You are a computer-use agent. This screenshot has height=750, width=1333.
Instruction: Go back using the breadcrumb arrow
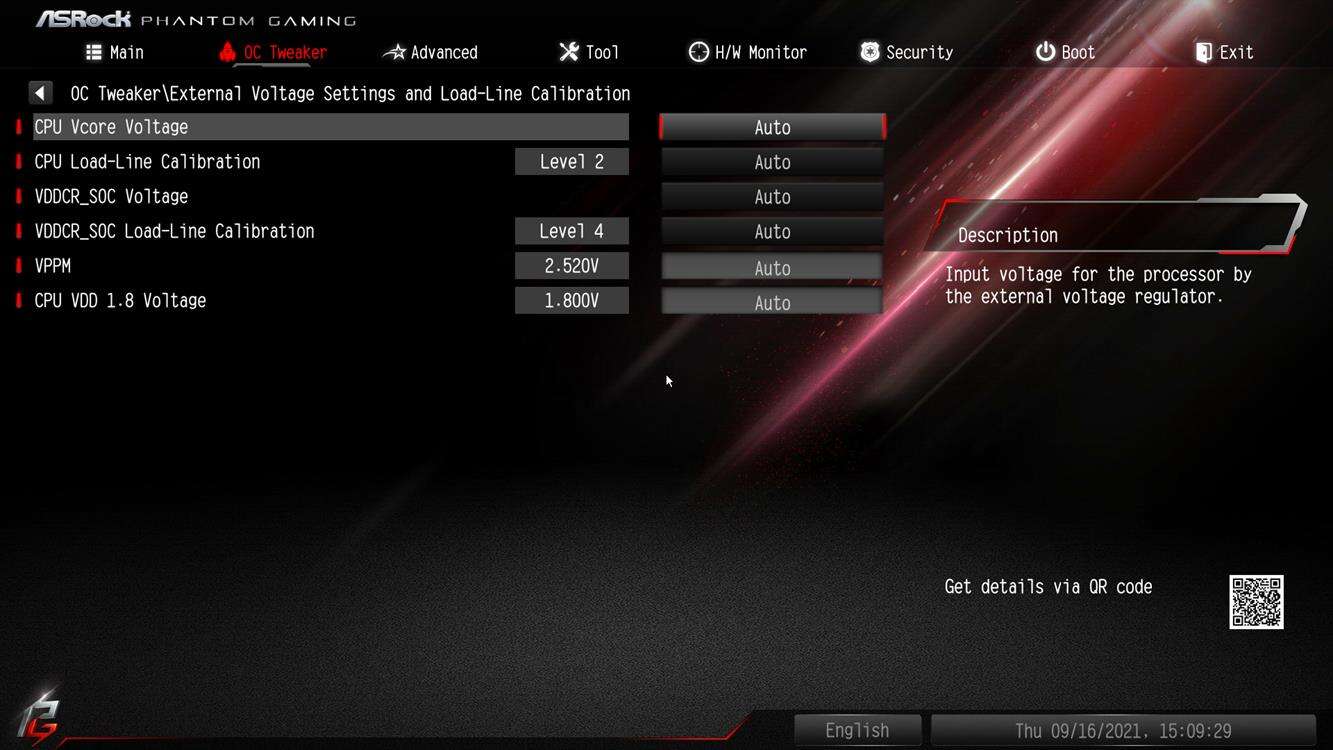pyautogui.click(x=40, y=93)
